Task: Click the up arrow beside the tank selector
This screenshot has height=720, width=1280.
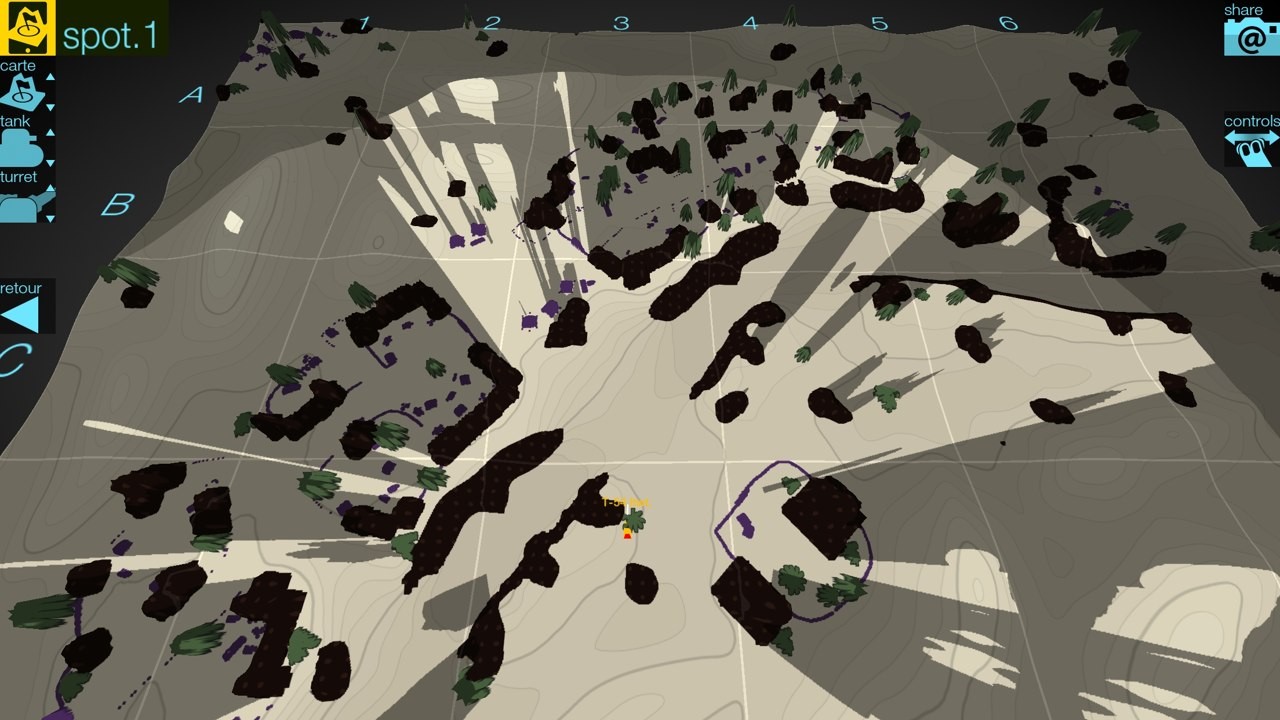Action: click(50, 131)
